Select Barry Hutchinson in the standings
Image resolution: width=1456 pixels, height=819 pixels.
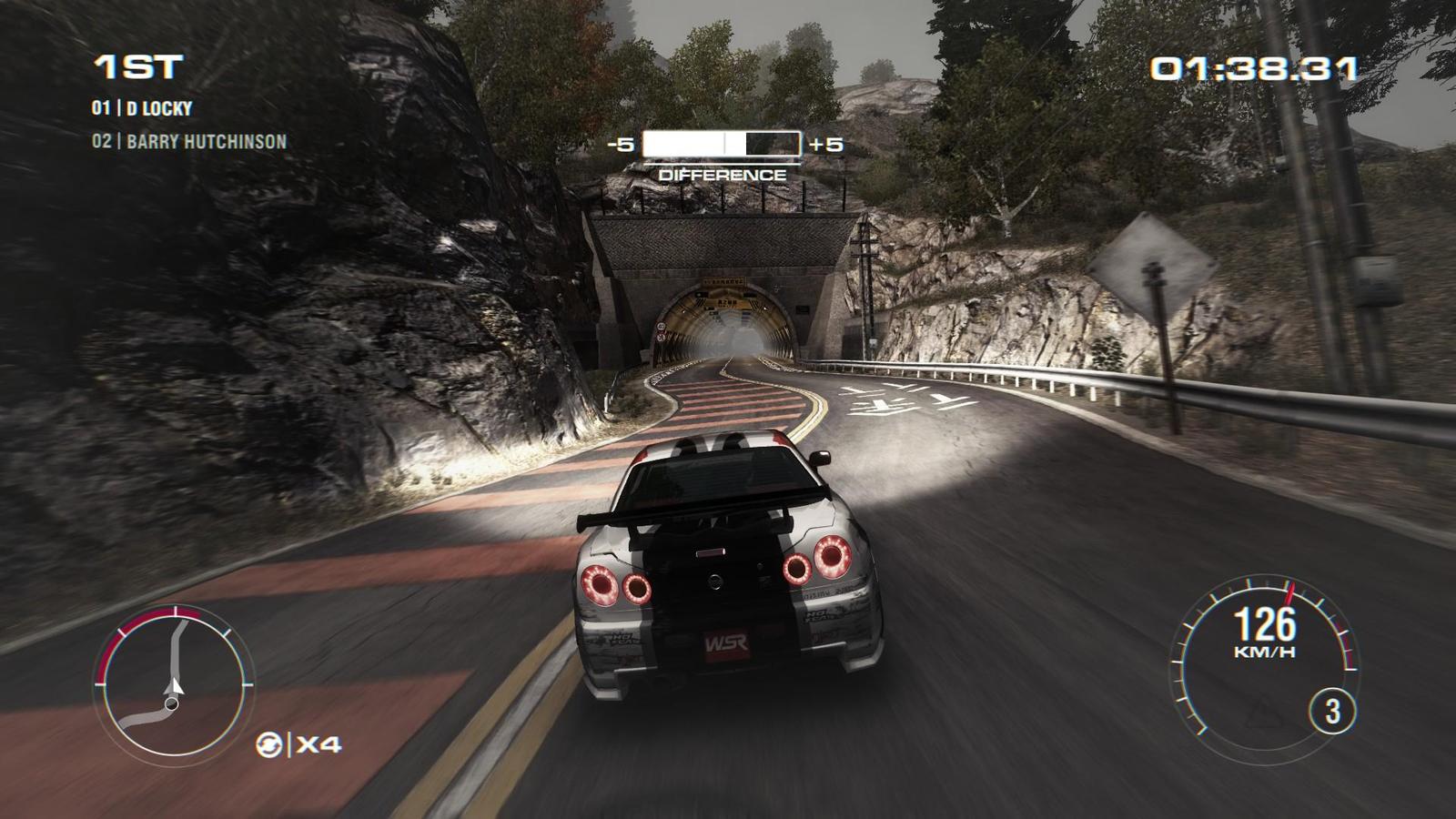click(x=189, y=142)
